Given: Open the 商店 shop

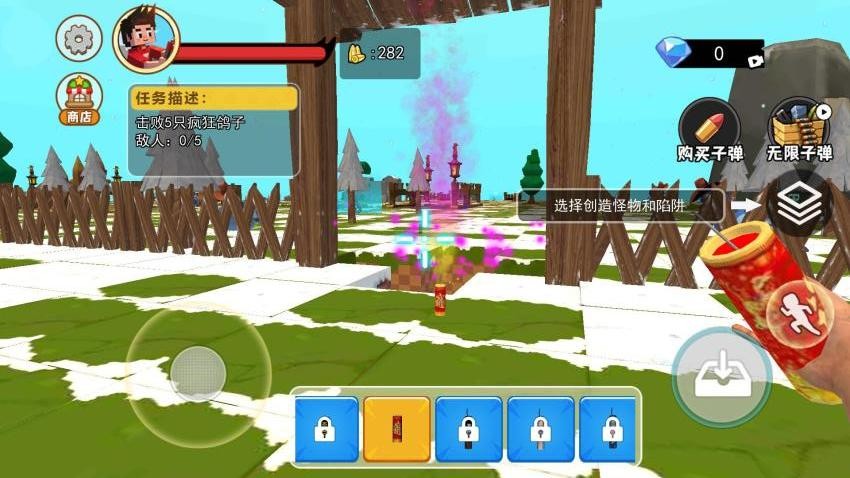Looking at the screenshot, I should (x=78, y=99).
